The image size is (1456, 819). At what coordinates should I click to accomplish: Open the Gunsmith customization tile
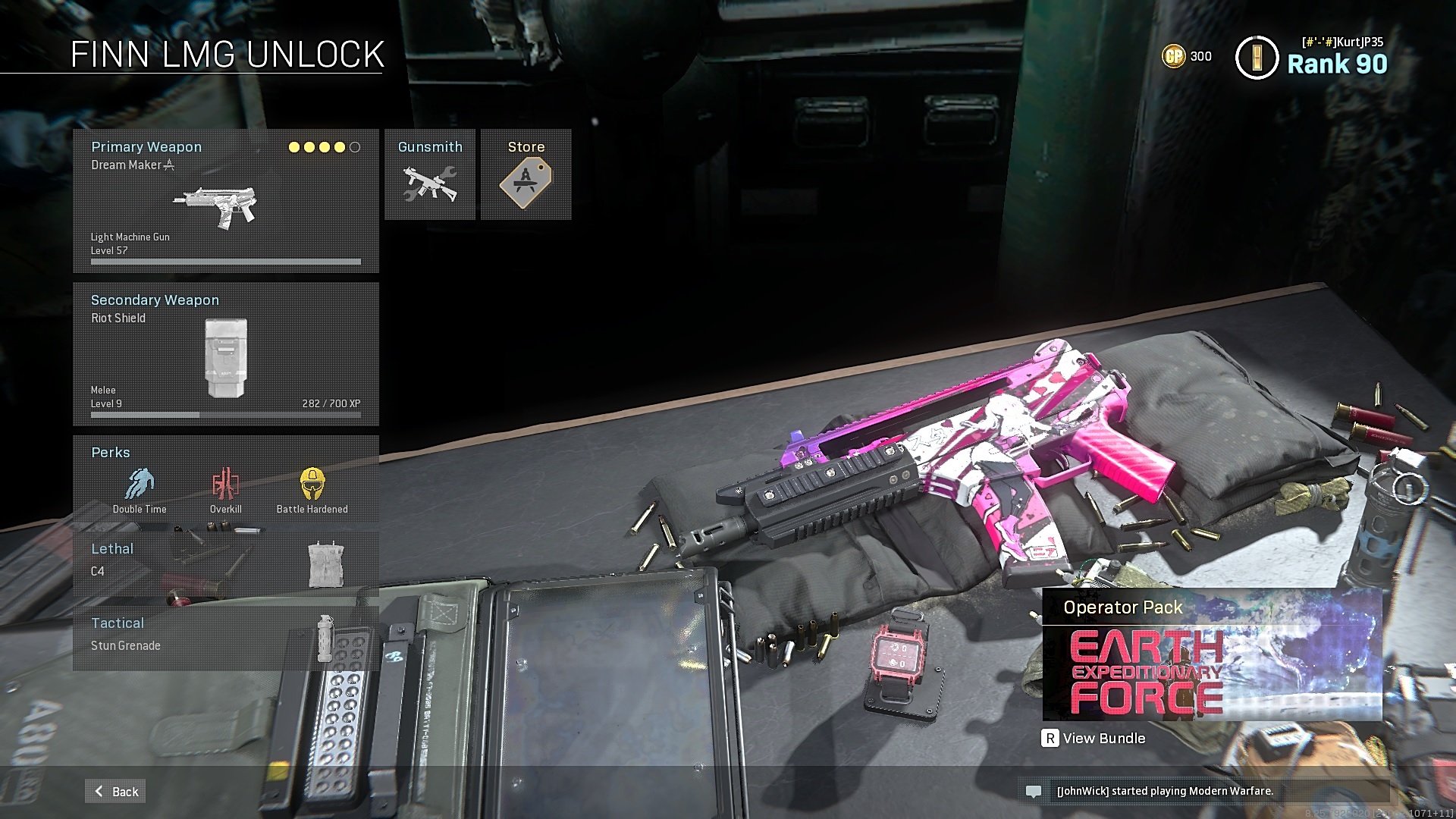[x=430, y=175]
